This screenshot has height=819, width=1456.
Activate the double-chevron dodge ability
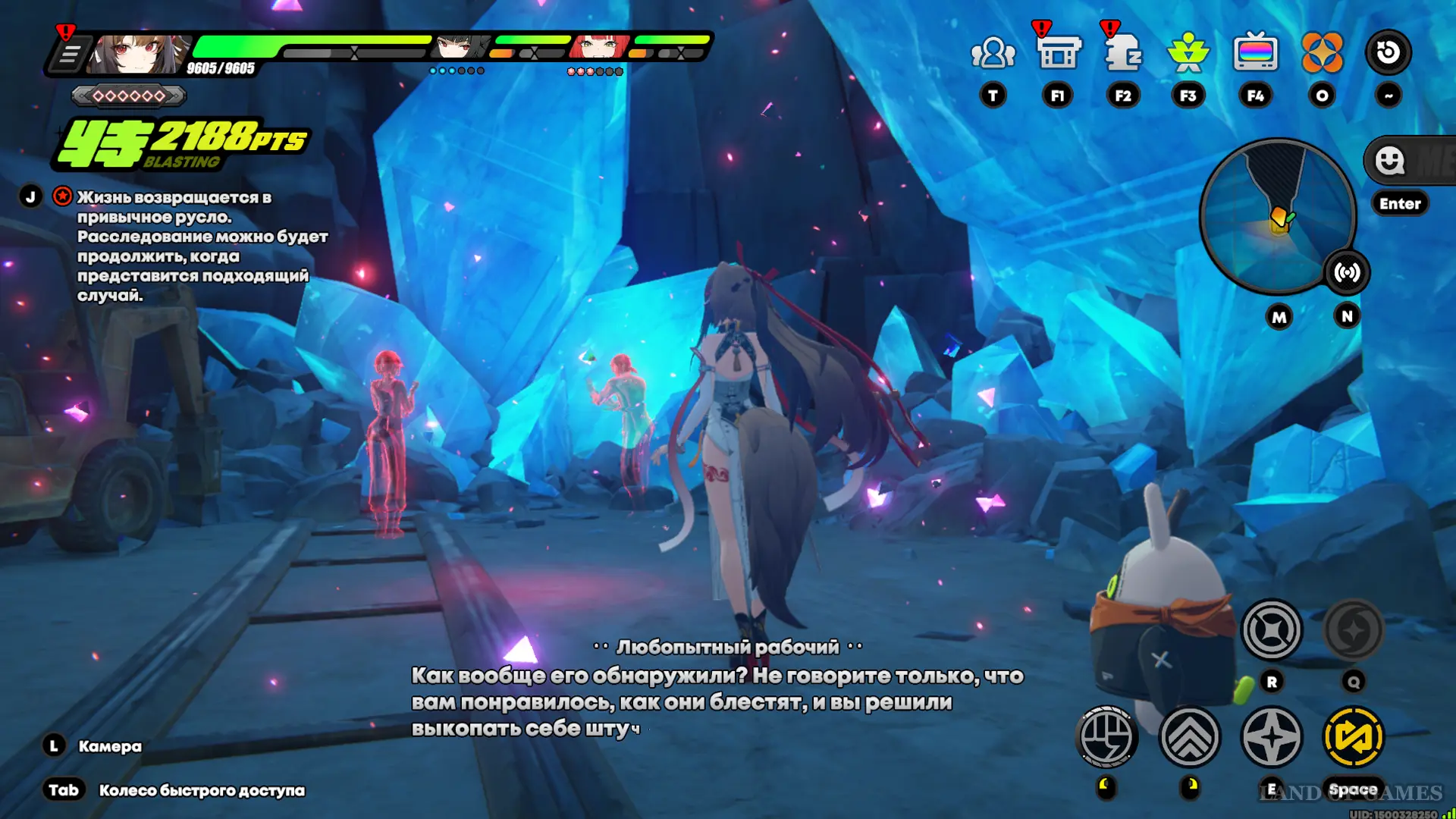point(1189,736)
